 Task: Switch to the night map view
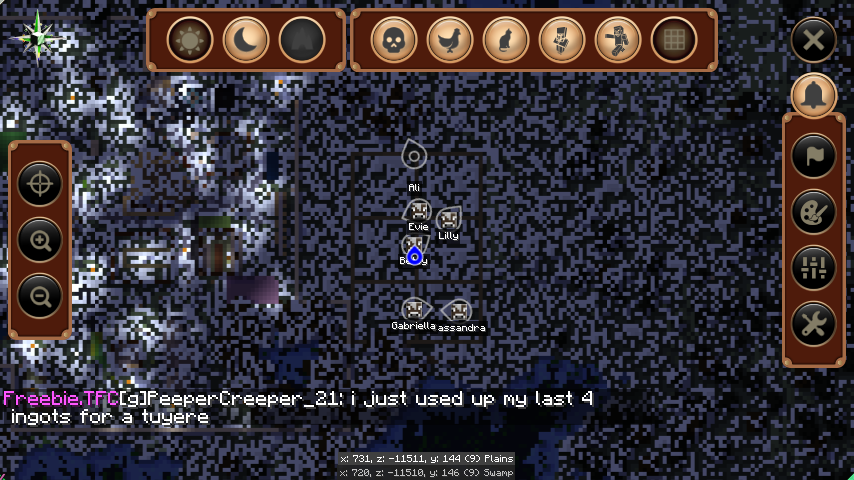246,40
